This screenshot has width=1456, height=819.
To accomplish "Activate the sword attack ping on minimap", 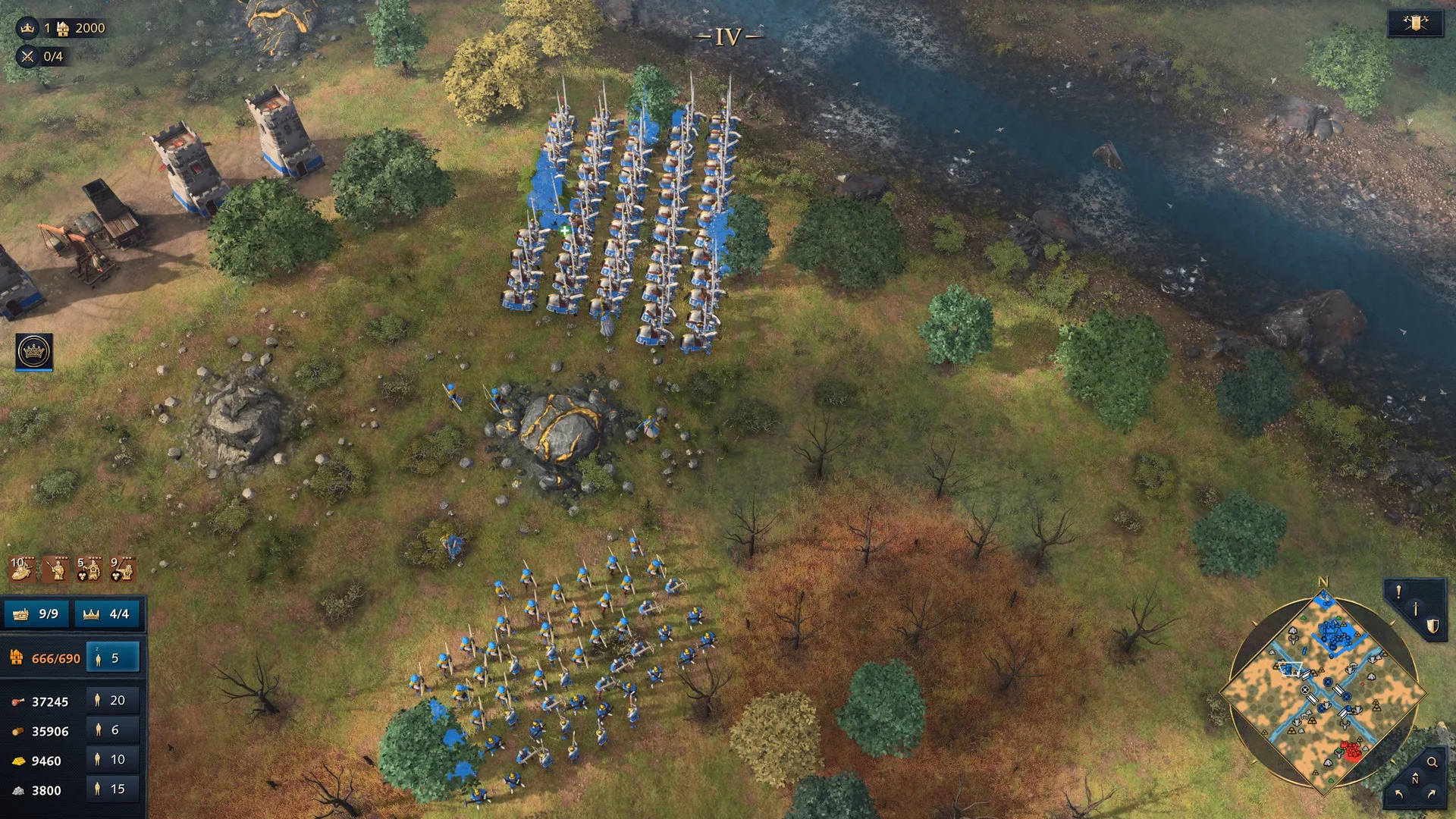I will click(1415, 609).
